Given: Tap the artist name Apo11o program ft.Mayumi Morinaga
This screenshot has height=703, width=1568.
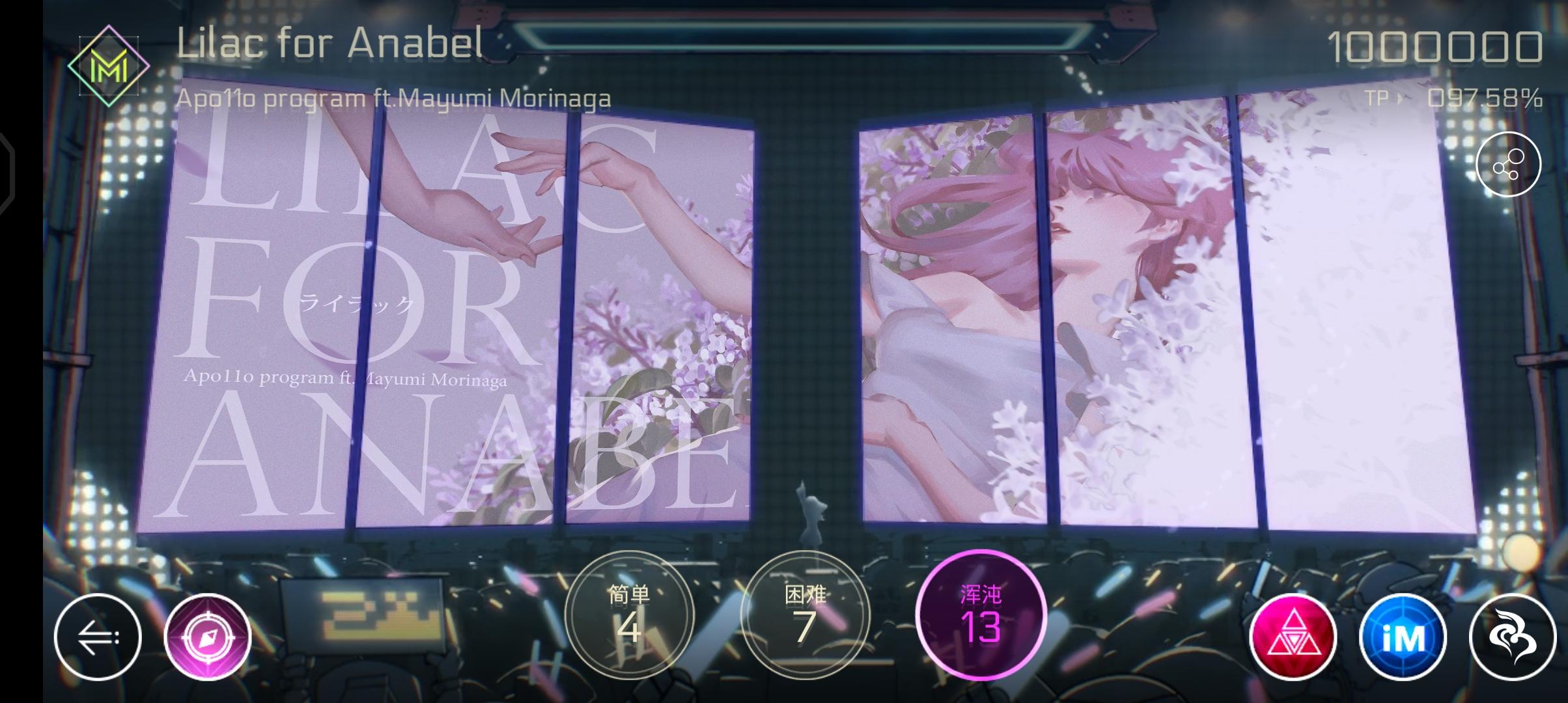Looking at the screenshot, I should 393,98.
